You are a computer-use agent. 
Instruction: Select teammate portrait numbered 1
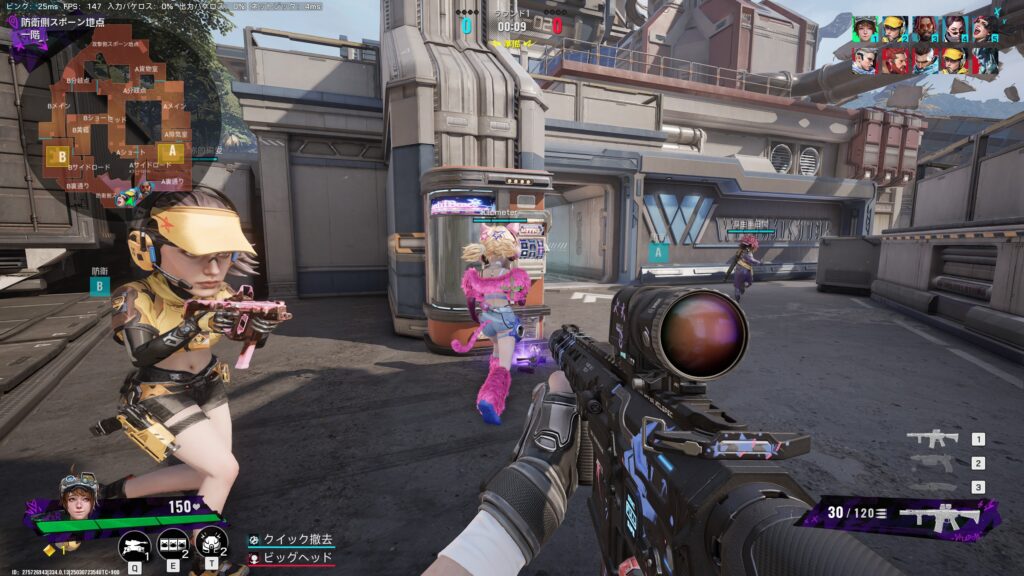point(865,29)
